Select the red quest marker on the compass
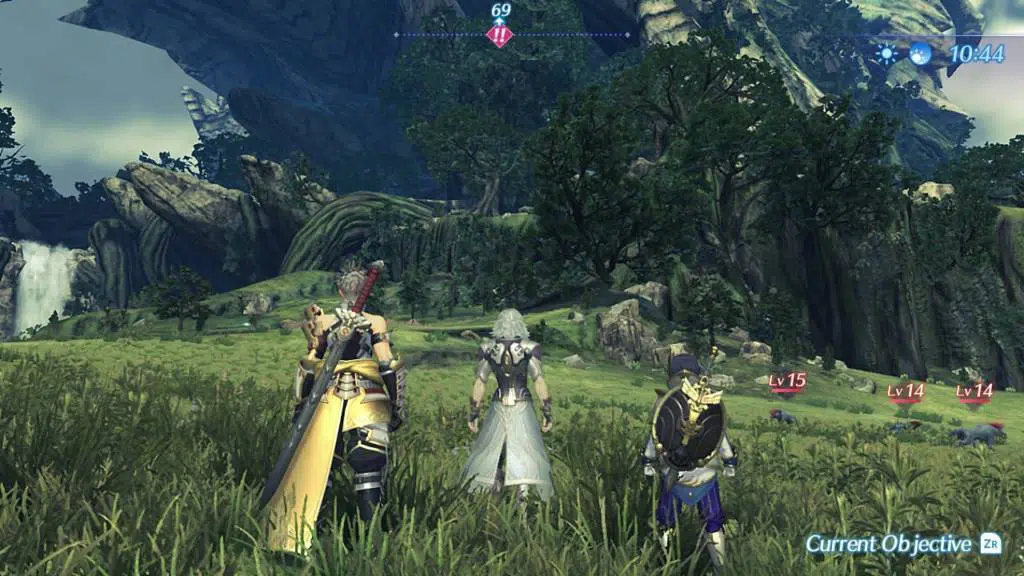1024x576 pixels. [500, 36]
